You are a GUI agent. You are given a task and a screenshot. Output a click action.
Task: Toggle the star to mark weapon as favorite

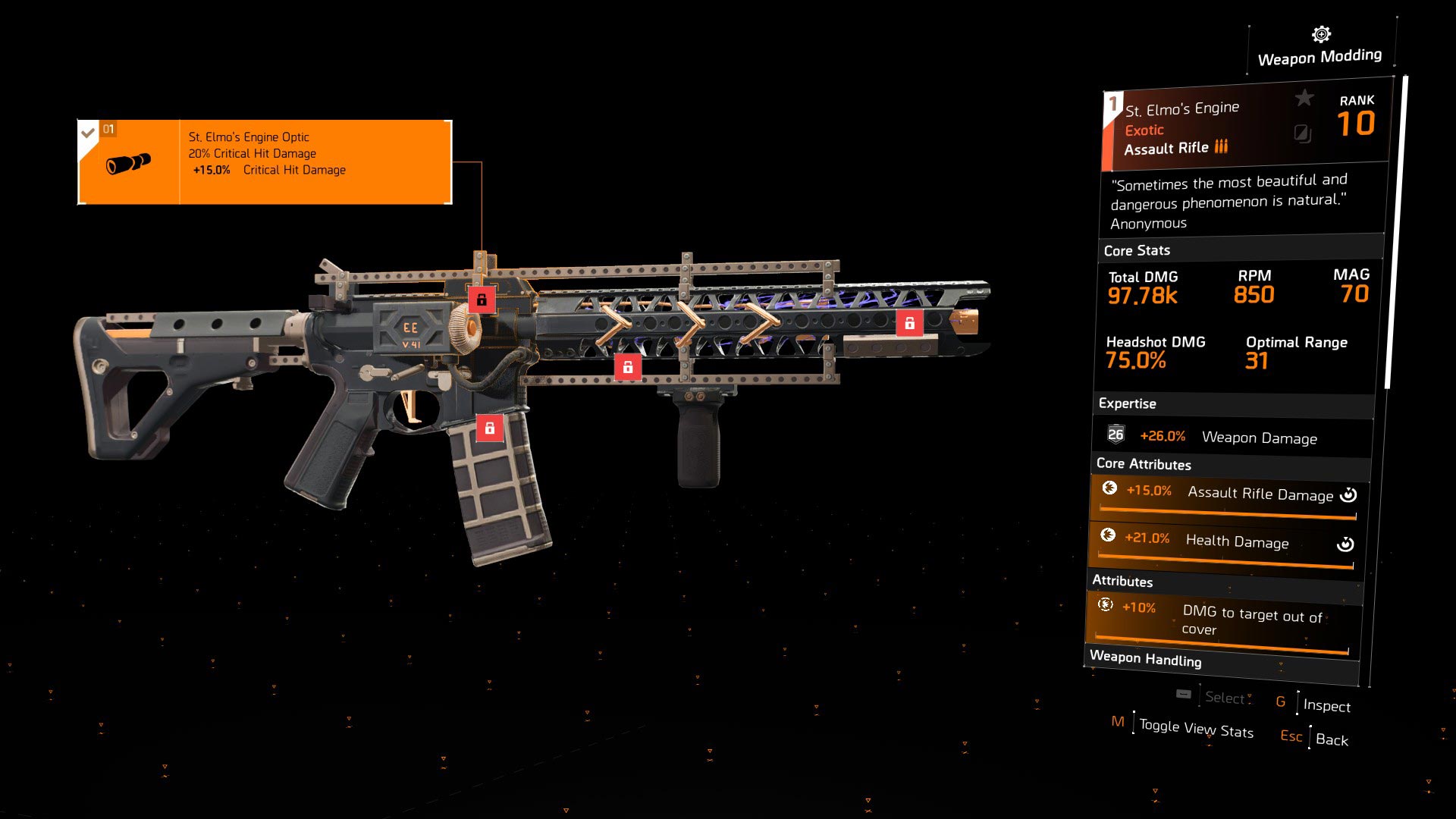point(1304,97)
